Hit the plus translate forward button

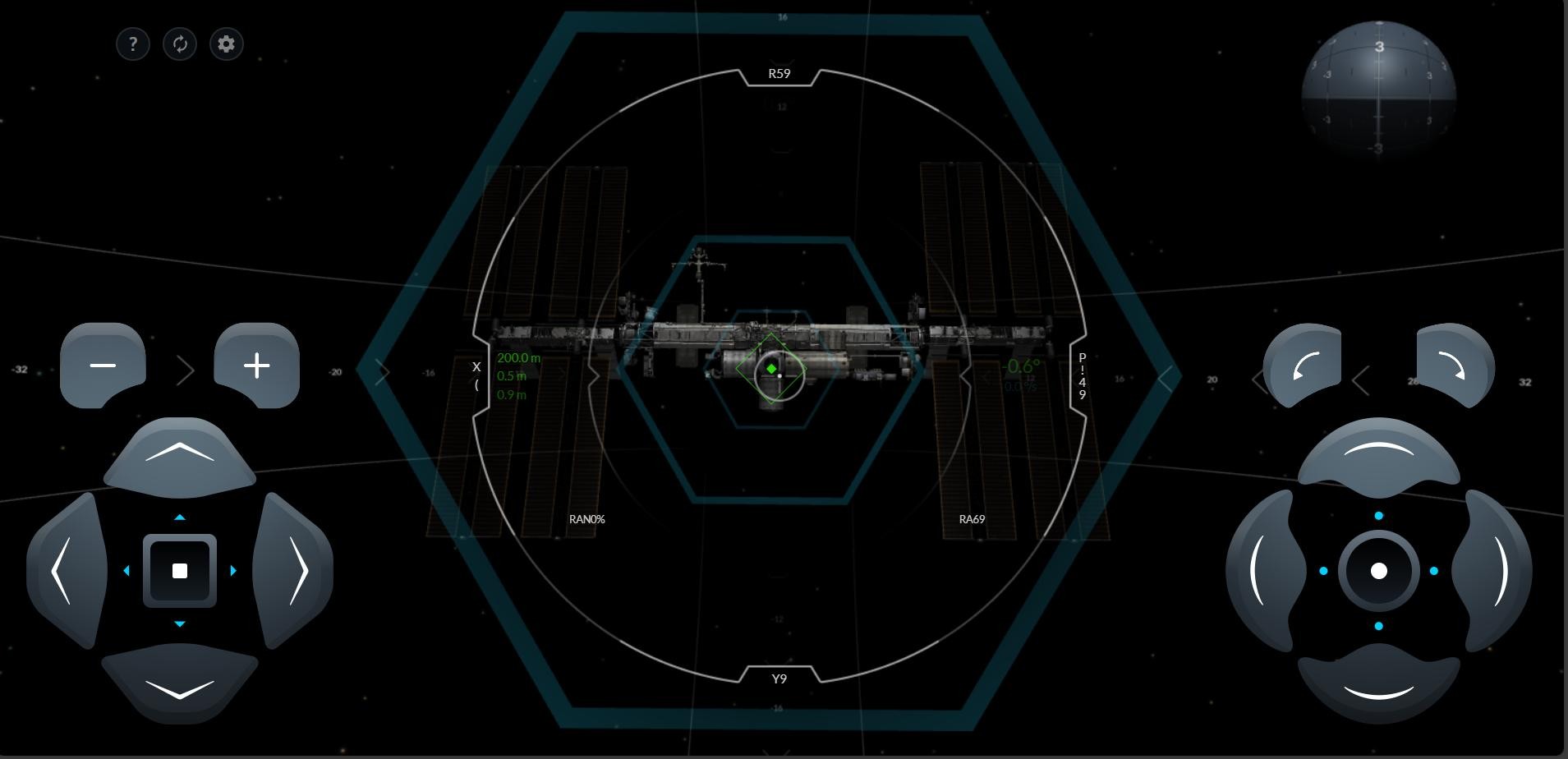click(257, 366)
